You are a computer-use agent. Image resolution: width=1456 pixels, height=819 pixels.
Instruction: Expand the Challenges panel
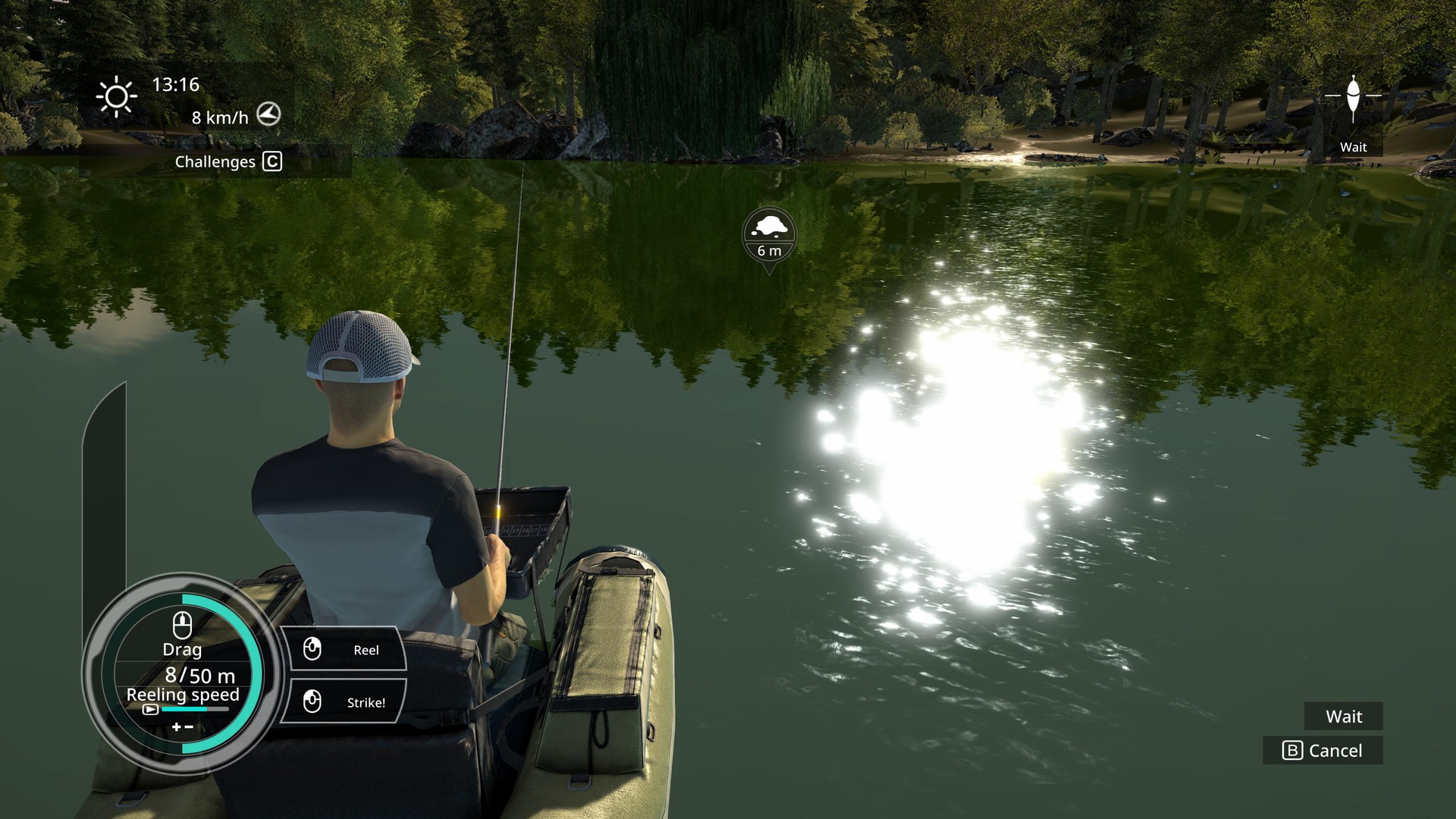[215, 162]
